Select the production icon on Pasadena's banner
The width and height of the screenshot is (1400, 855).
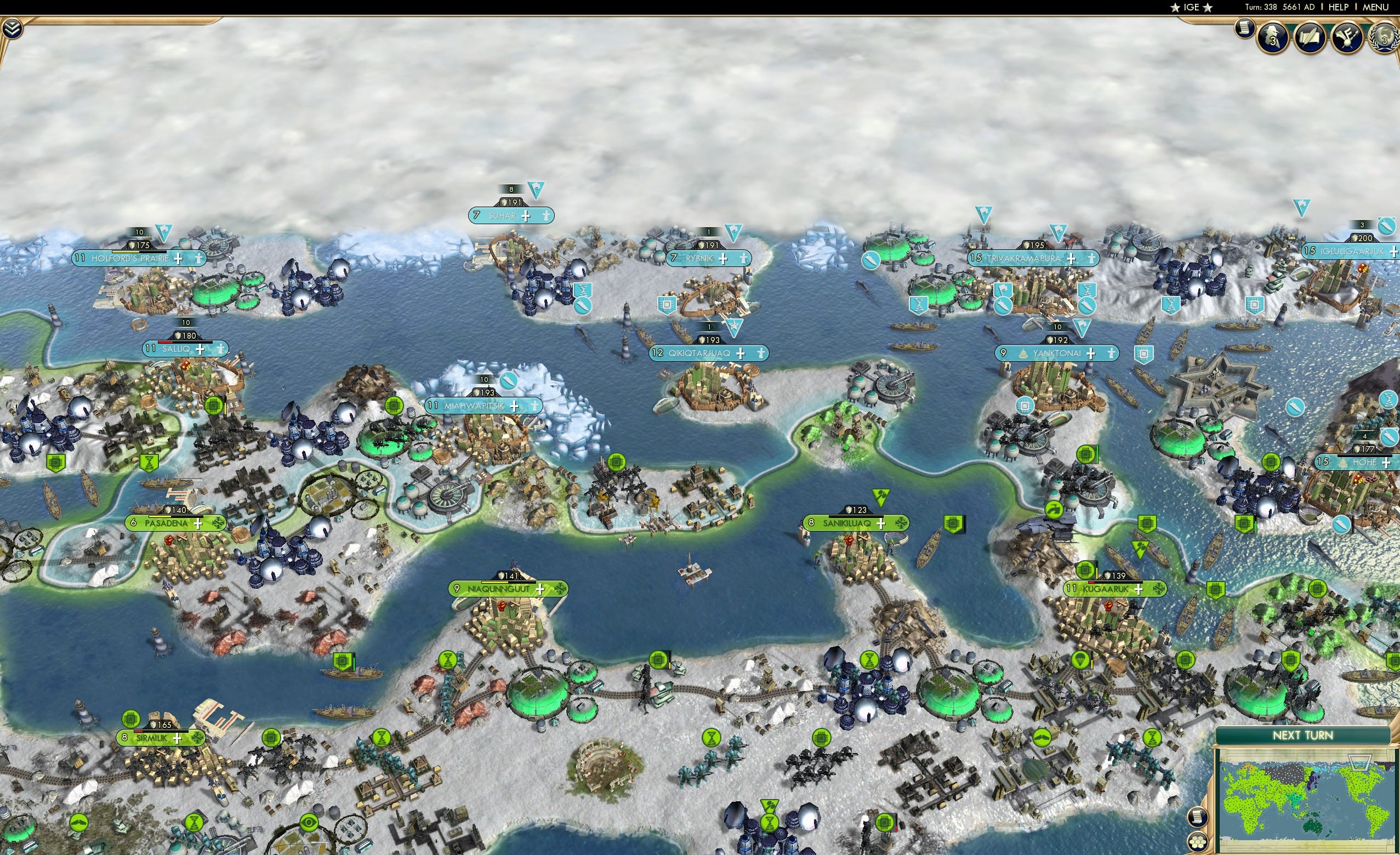click(219, 525)
